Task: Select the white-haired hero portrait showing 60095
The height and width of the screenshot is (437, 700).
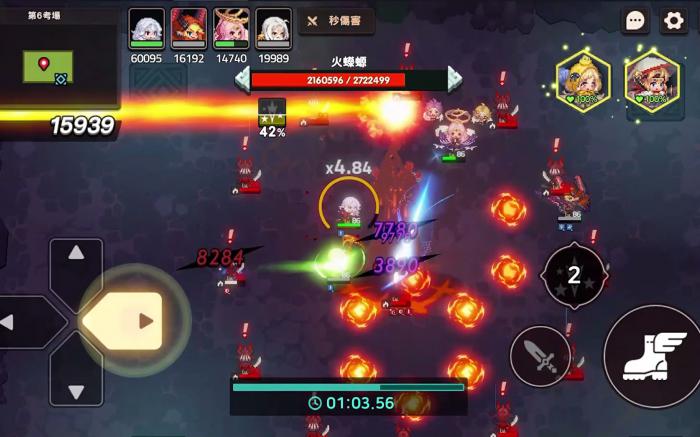Action: [x=146, y=27]
